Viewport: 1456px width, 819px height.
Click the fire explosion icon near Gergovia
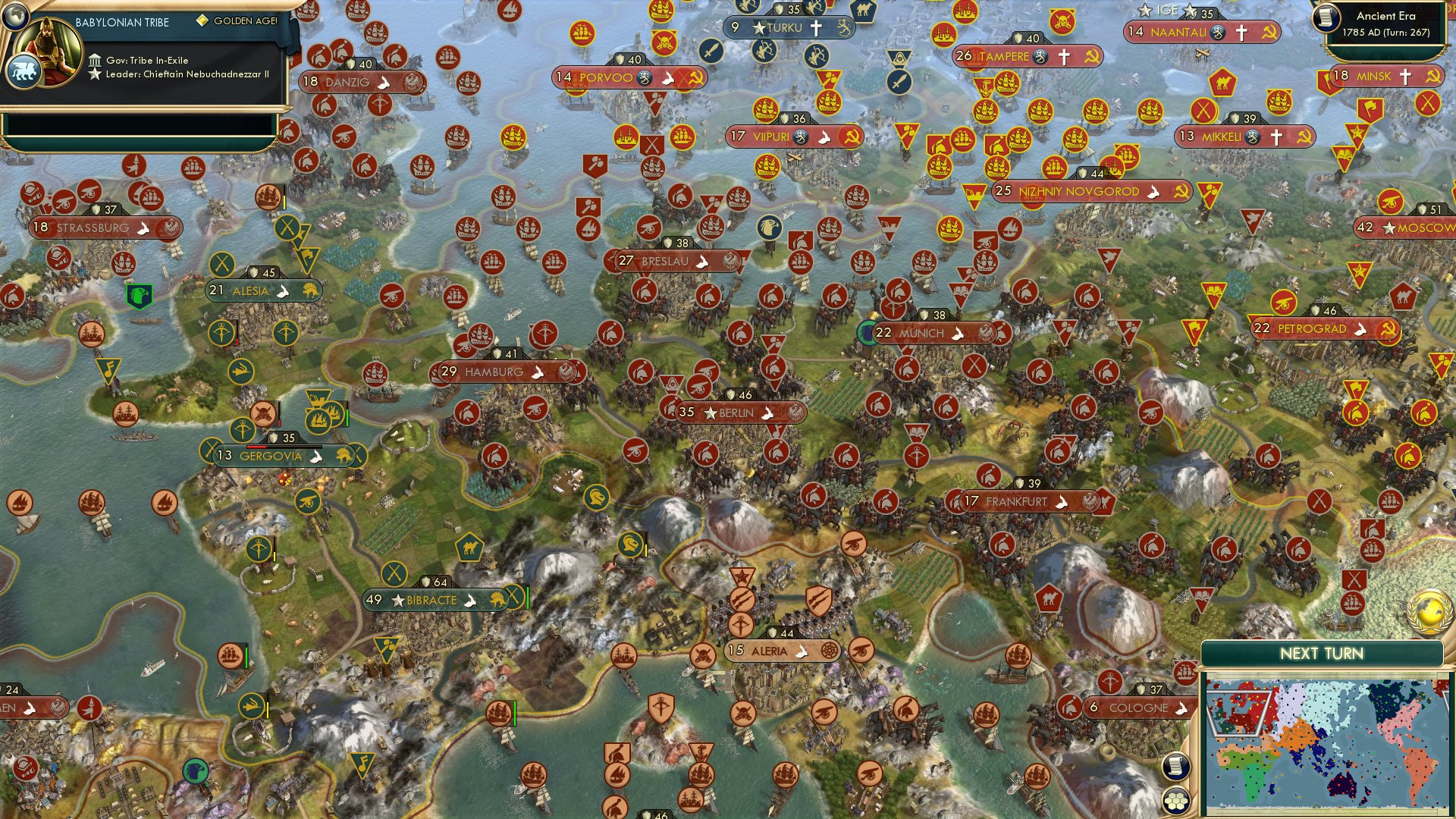click(283, 479)
